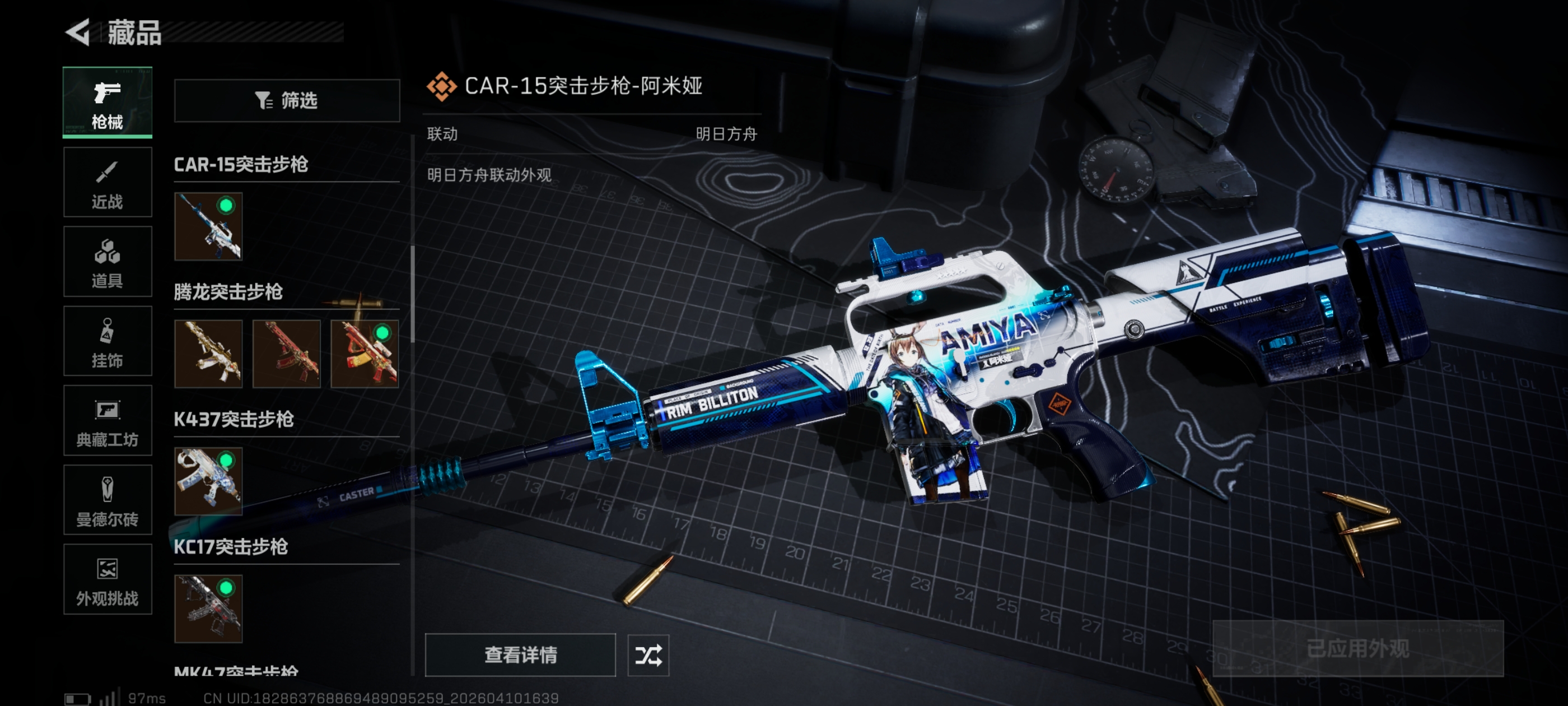
Task: Toggle the shuffle random skin button
Action: point(648,656)
